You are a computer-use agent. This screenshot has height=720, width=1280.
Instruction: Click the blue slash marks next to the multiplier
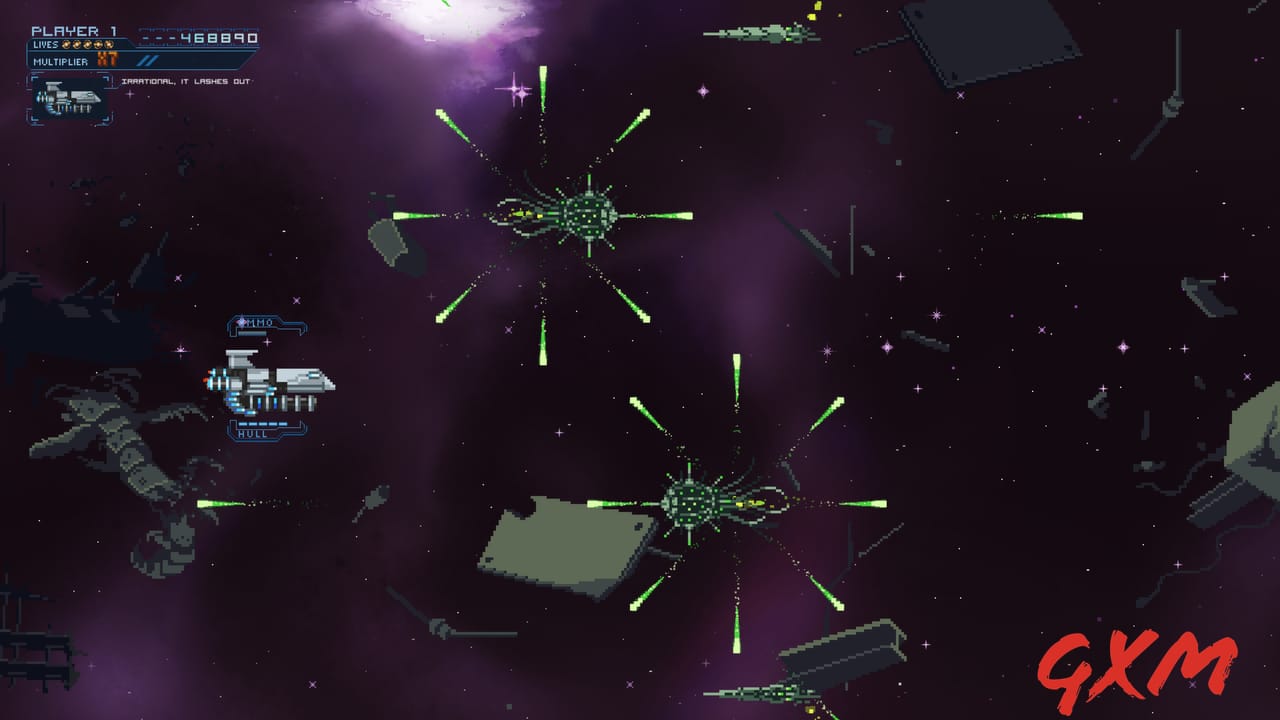point(148,60)
